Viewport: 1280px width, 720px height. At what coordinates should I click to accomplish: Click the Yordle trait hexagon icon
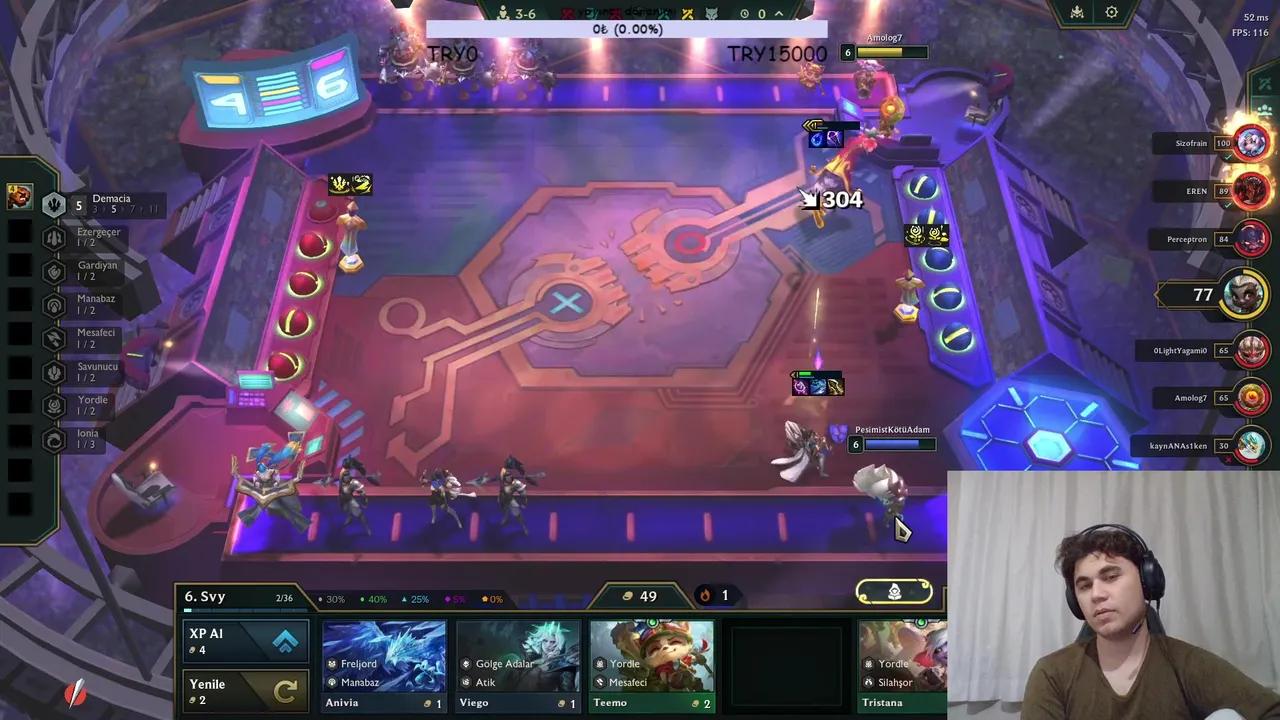pyautogui.click(x=54, y=405)
